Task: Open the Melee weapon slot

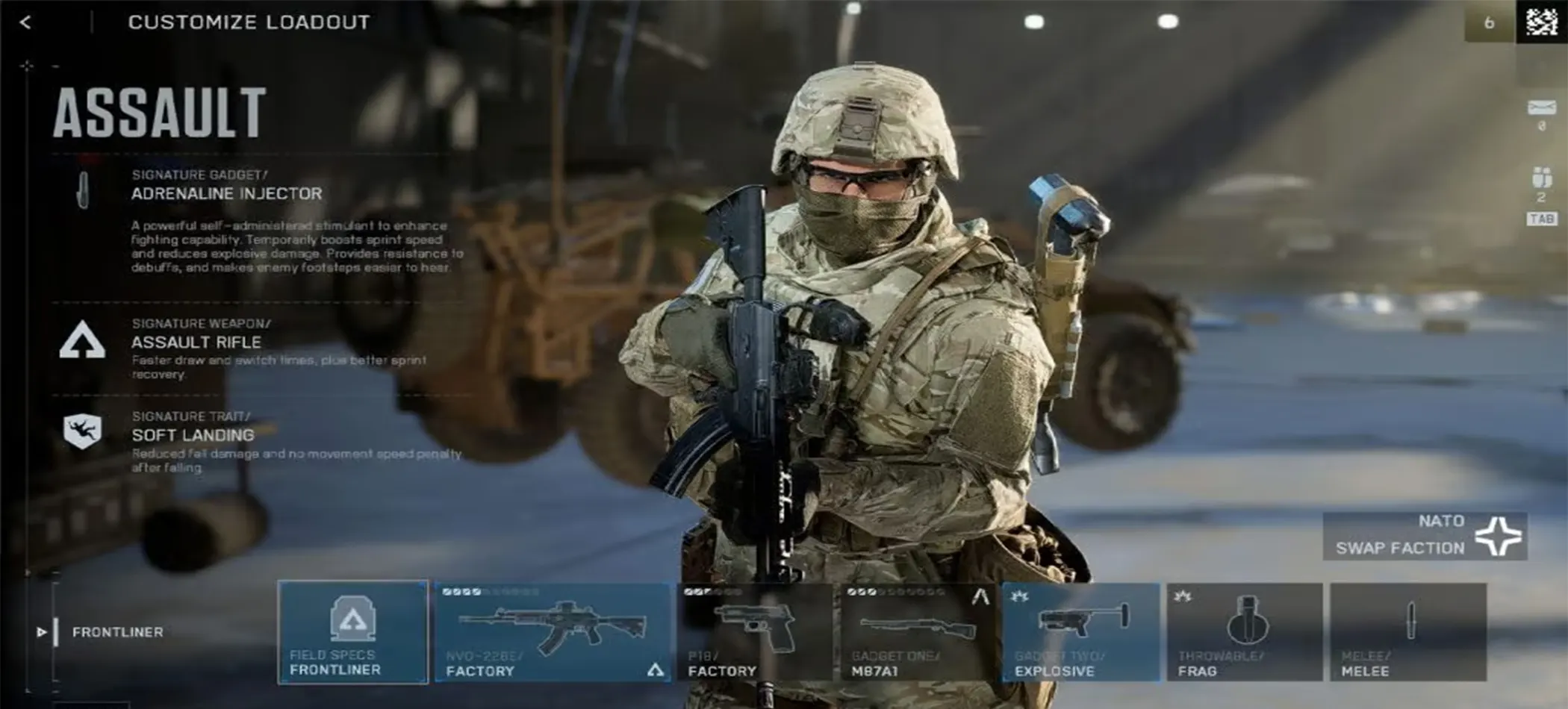Action: click(x=1407, y=631)
